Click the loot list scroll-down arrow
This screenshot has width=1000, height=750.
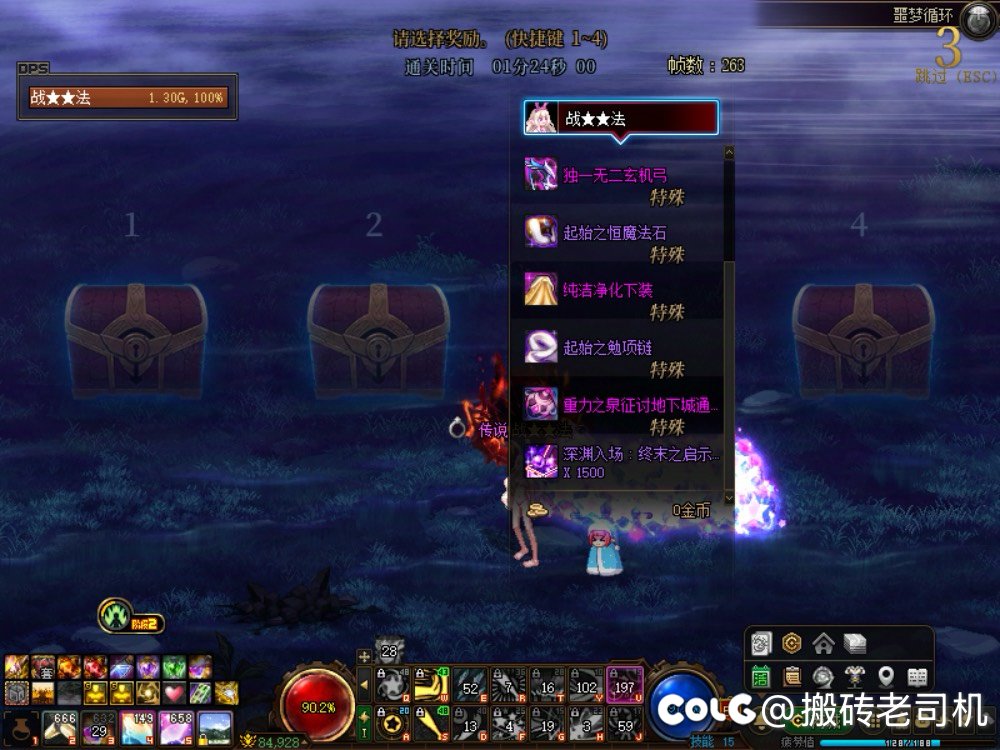coord(729,497)
